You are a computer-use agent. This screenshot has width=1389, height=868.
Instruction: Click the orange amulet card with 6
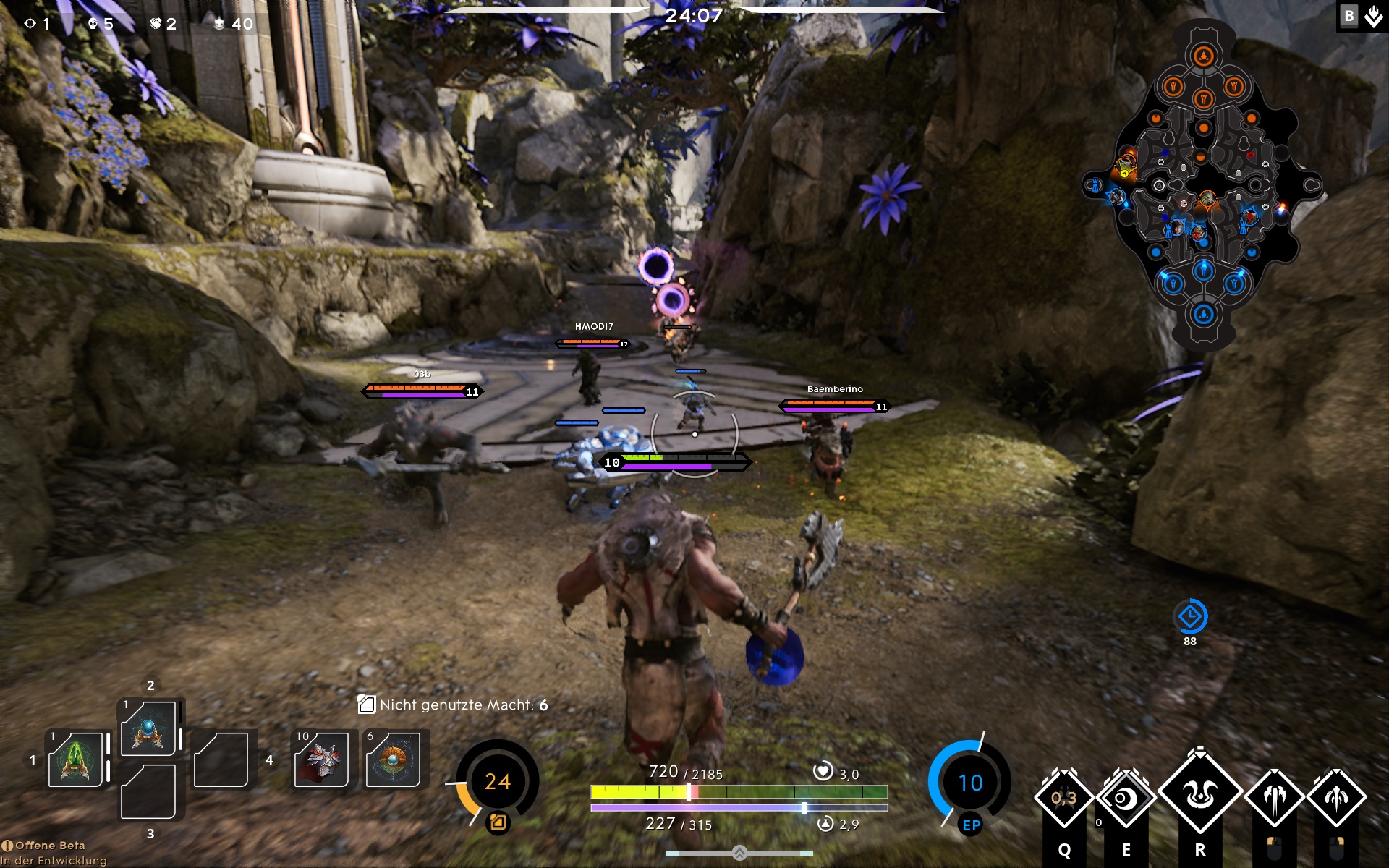393,759
